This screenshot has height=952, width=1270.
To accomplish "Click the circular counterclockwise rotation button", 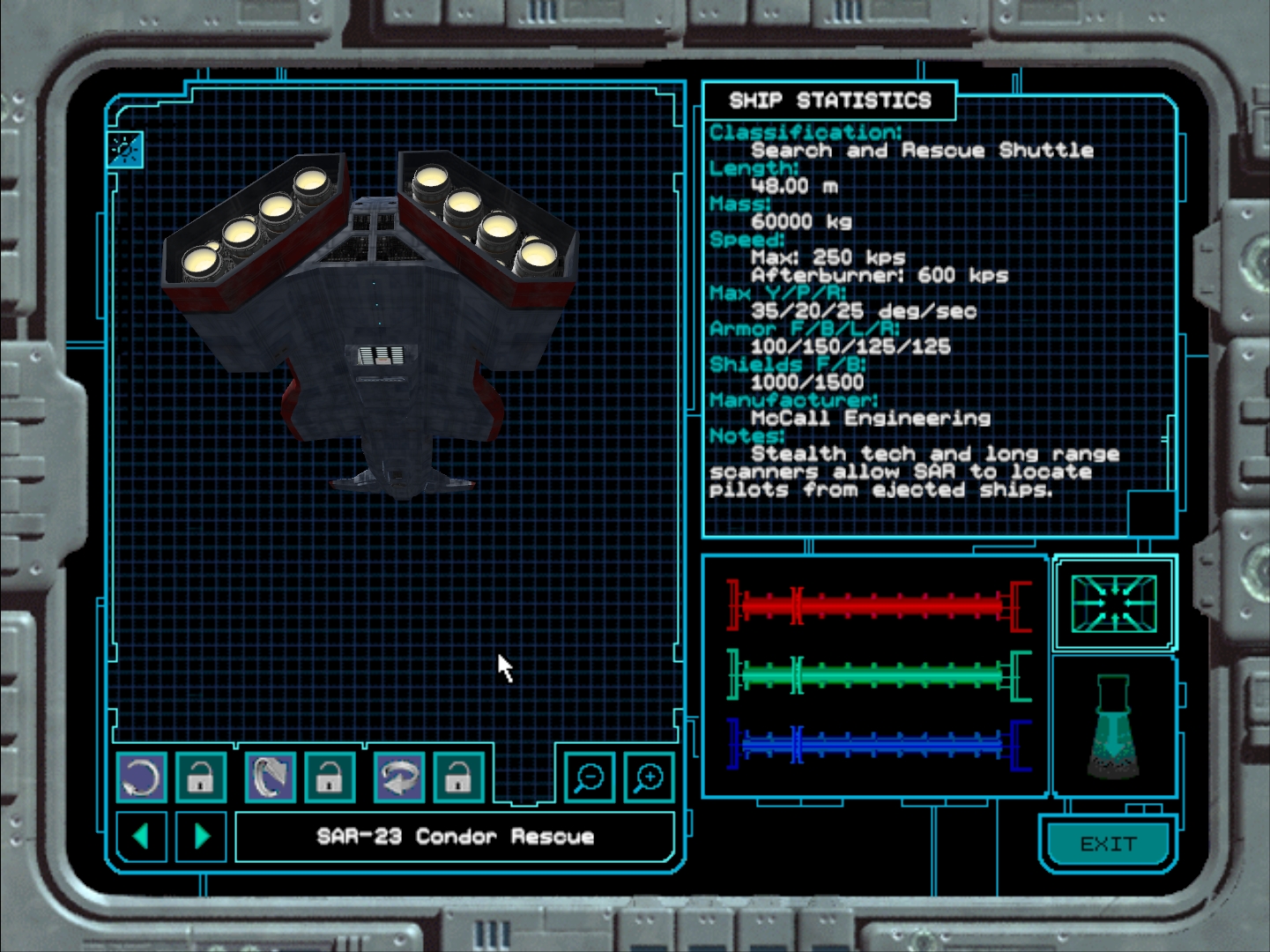I will (141, 777).
